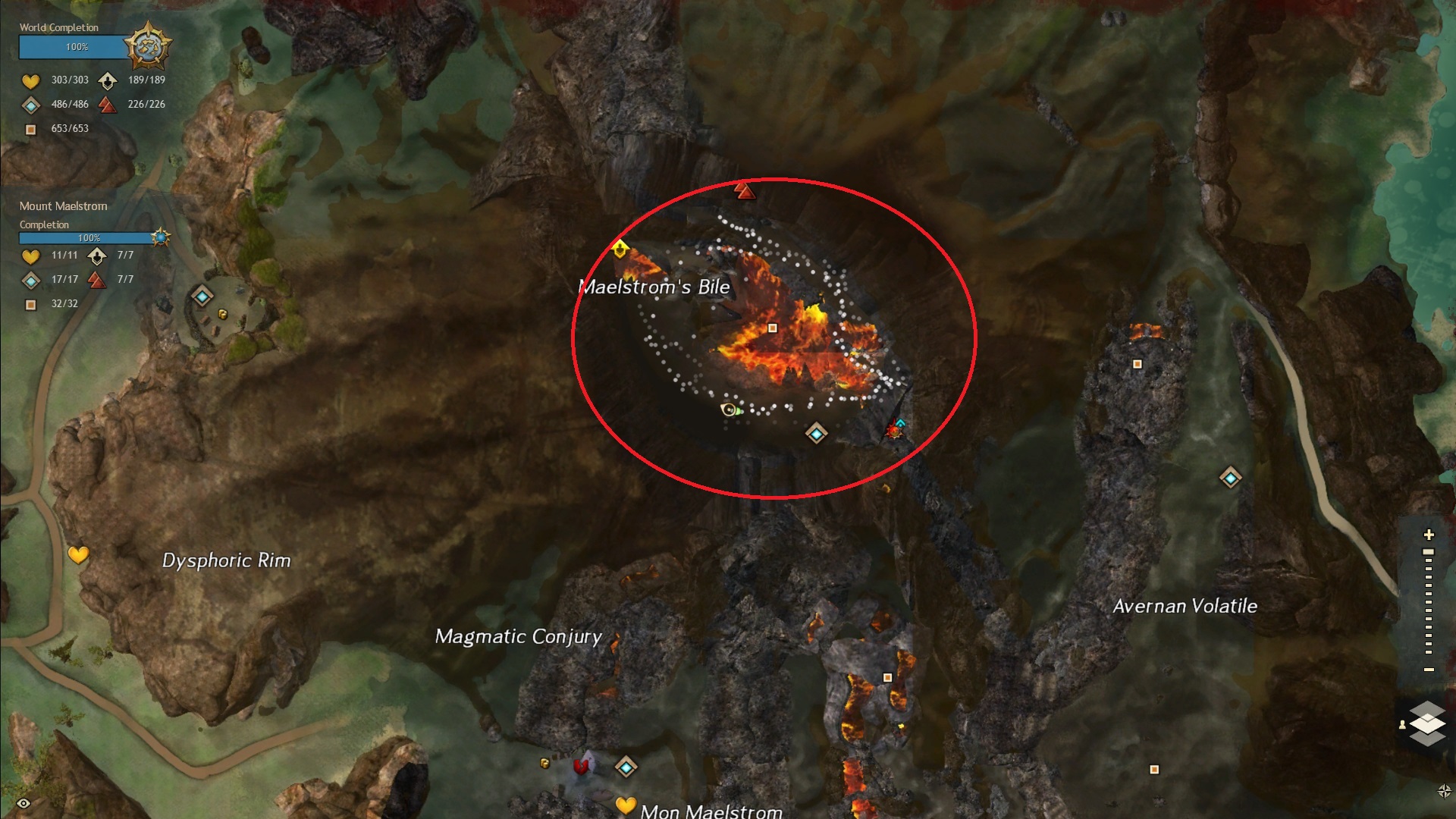The image size is (1456, 819).
Task: Select the waypoint near Mon Maelstrom
Action: [x=626, y=767]
